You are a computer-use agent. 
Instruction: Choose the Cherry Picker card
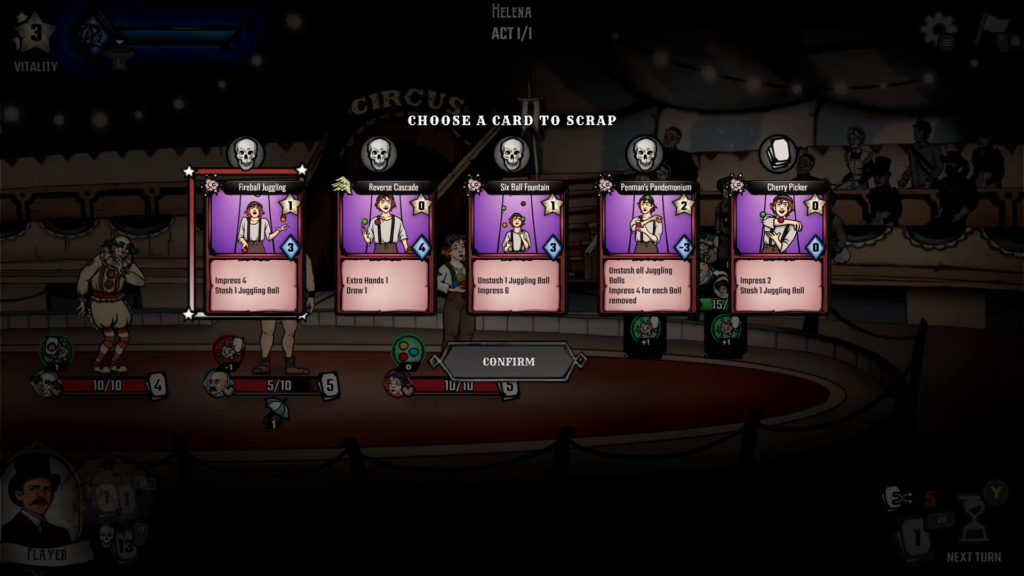(x=781, y=246)
